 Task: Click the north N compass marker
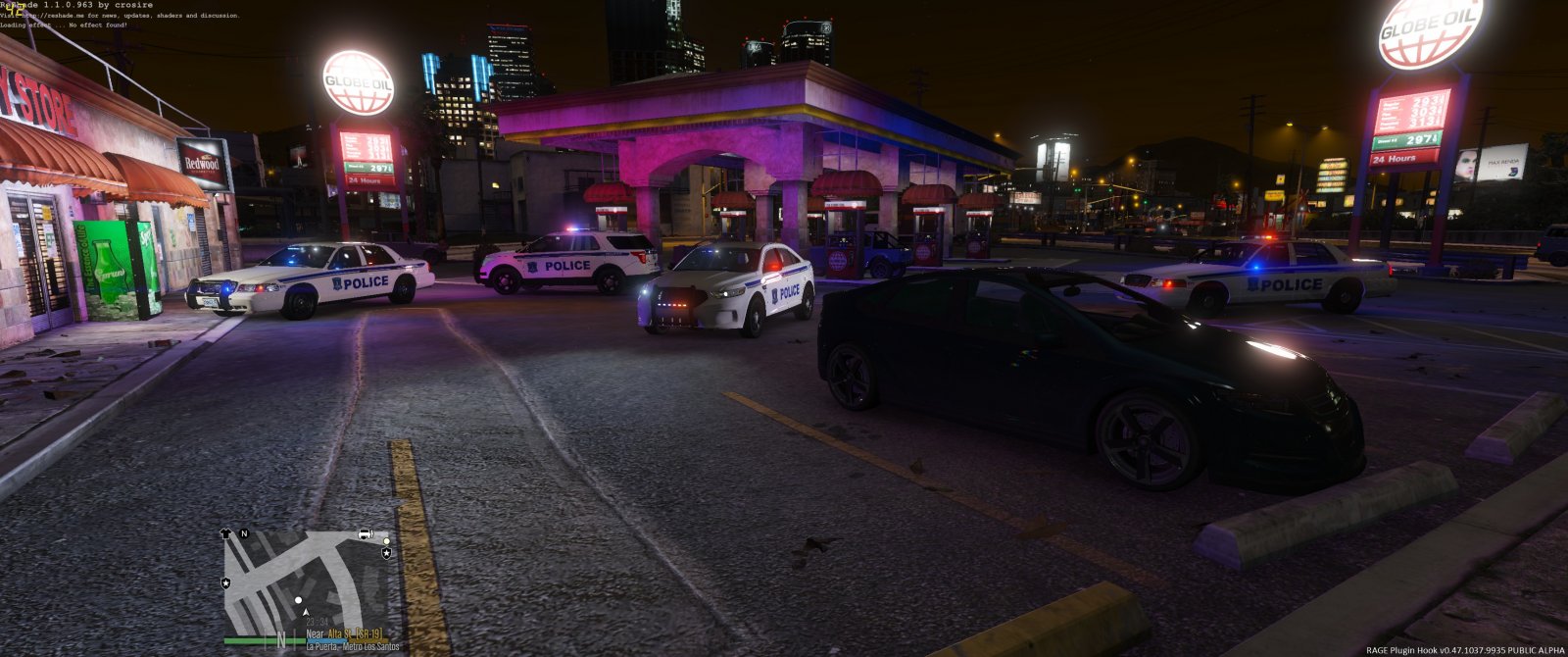pos(244,534)
